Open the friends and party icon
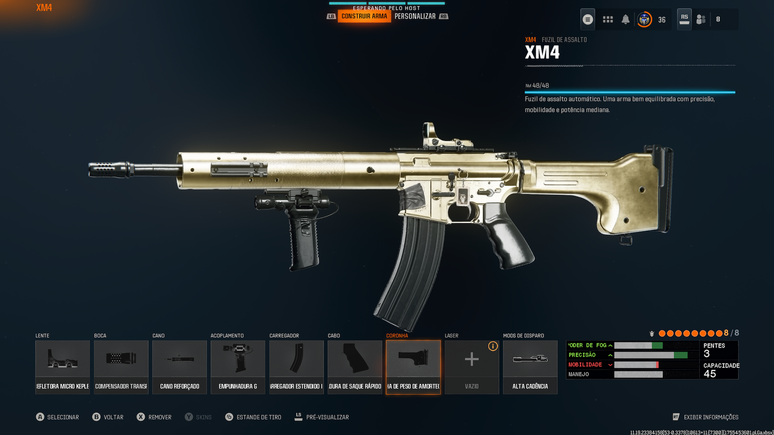Screen dimensions: 774x435 click(701, 19)
